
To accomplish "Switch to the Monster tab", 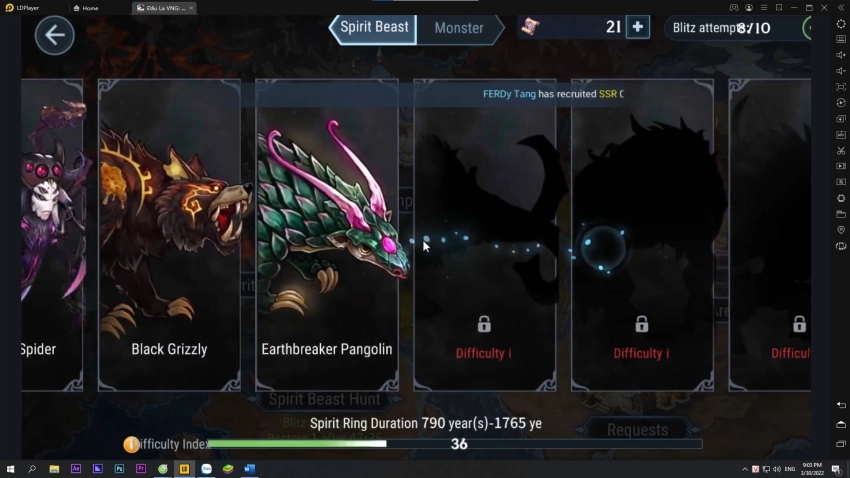I will (459, 29).
